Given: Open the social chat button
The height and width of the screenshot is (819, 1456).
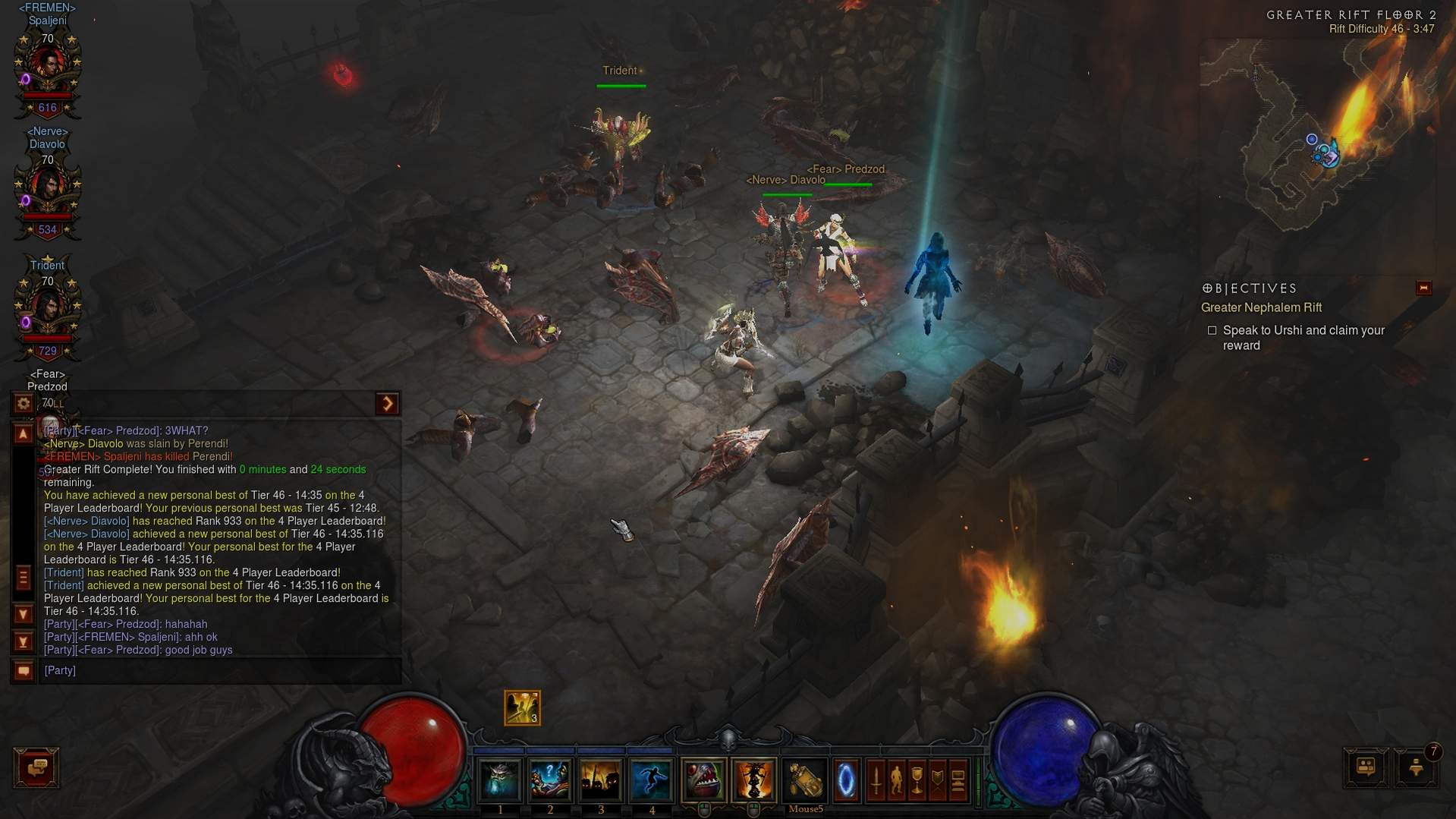Looking at the screenshot, I should 36,767.
